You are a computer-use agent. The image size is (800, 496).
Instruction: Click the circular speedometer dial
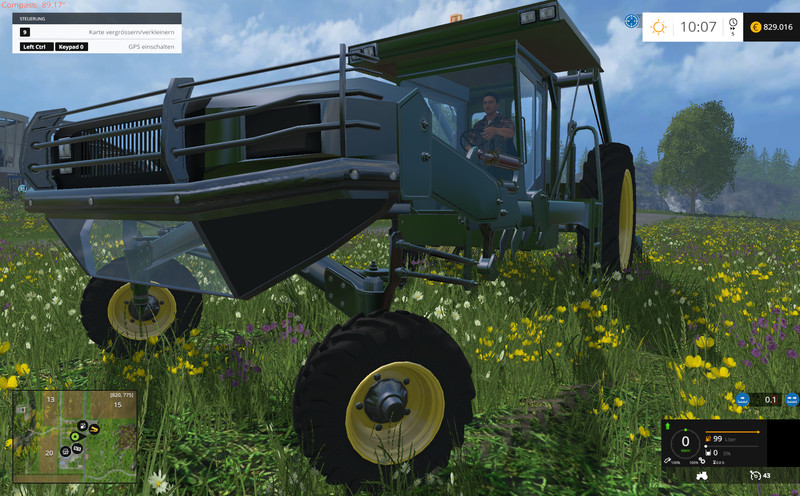685,442
